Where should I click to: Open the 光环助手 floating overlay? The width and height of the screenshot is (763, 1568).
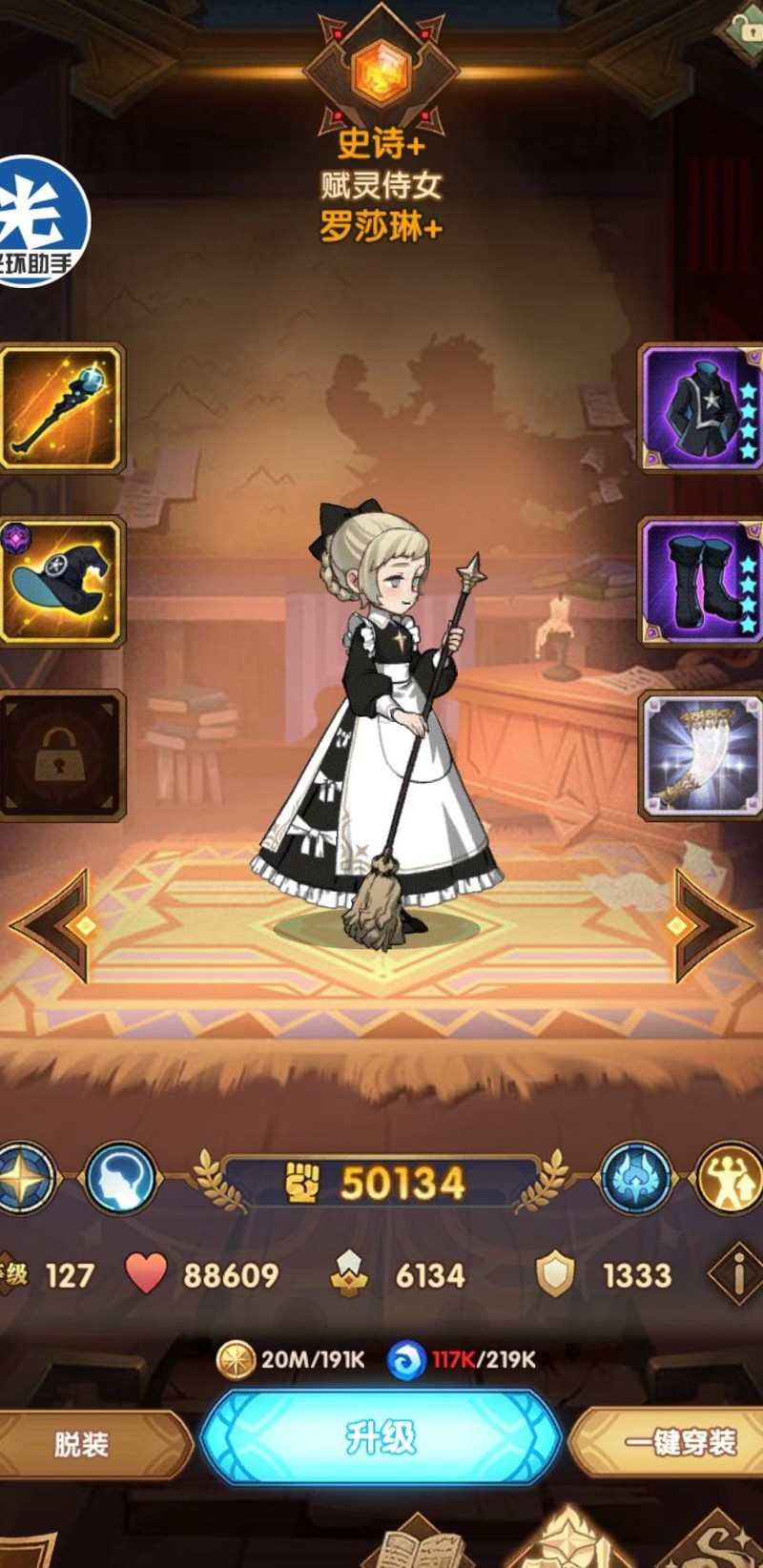40,221
